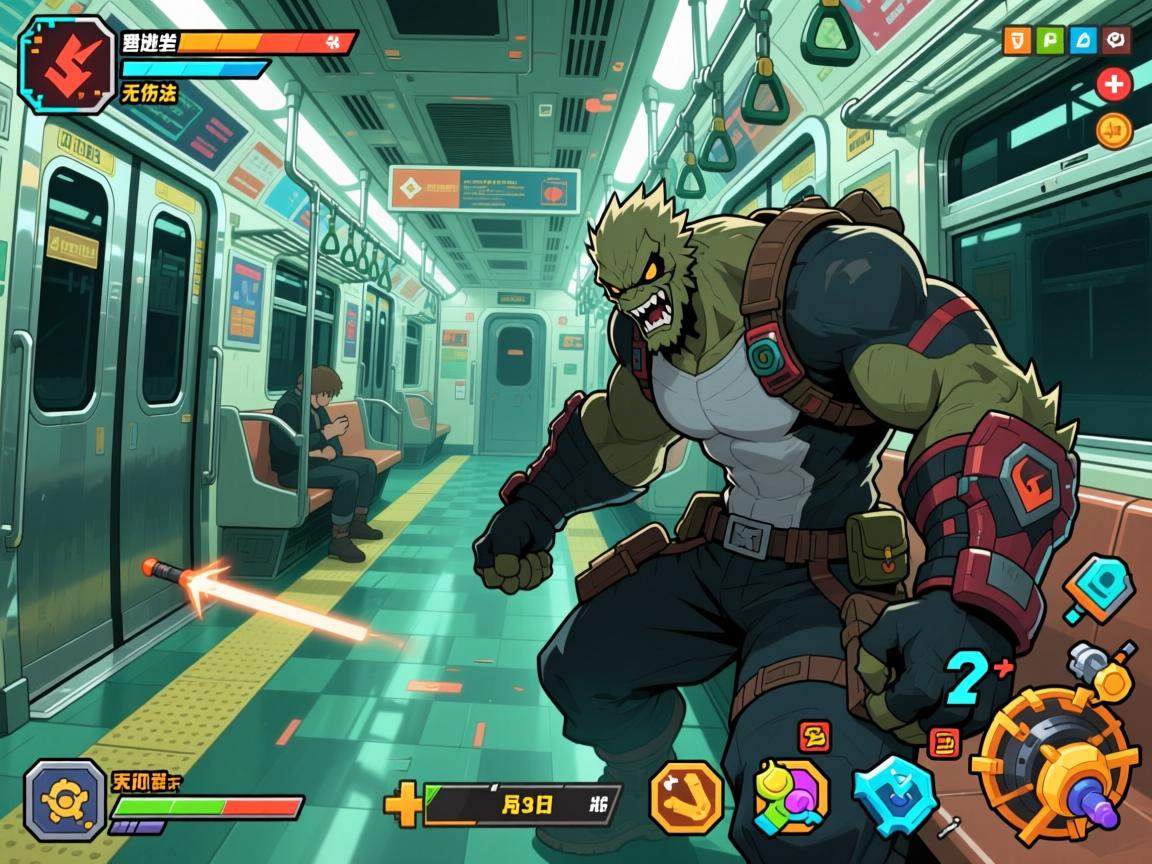Image resolution: width=1152 pixels, height=864 pixels.
Task: Activate the blue crystal shield skill
Action: coord(894,795)
